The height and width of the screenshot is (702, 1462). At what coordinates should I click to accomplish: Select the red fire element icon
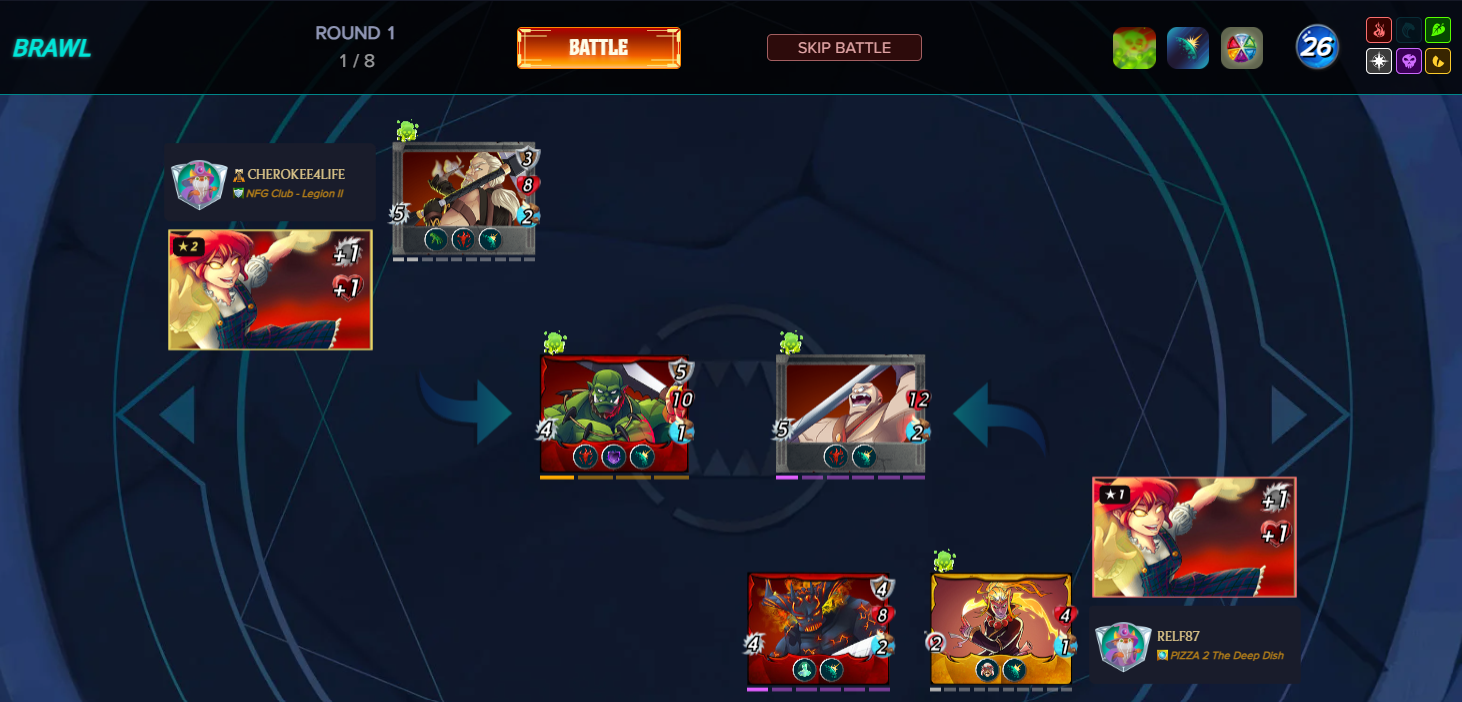(1379, 30)
